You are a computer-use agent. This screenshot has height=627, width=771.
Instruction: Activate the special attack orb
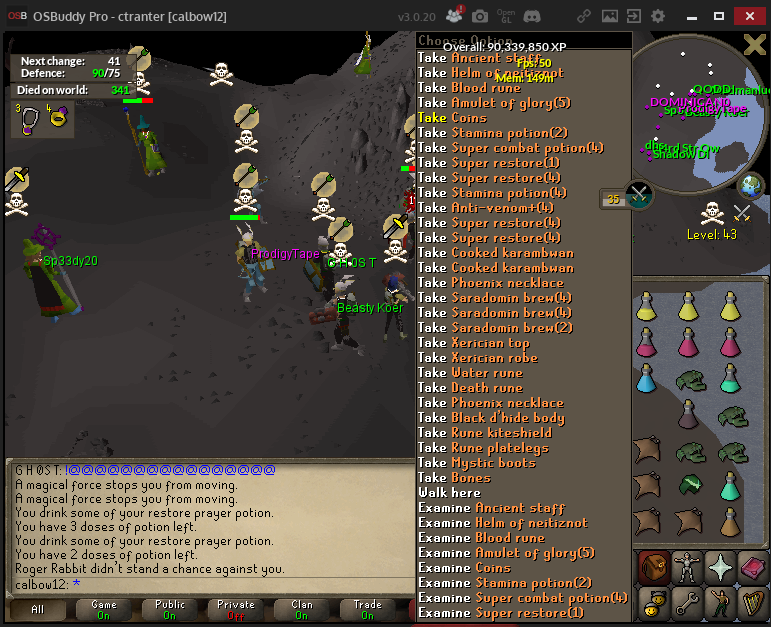pyautogui.click(x=639, y=193)
